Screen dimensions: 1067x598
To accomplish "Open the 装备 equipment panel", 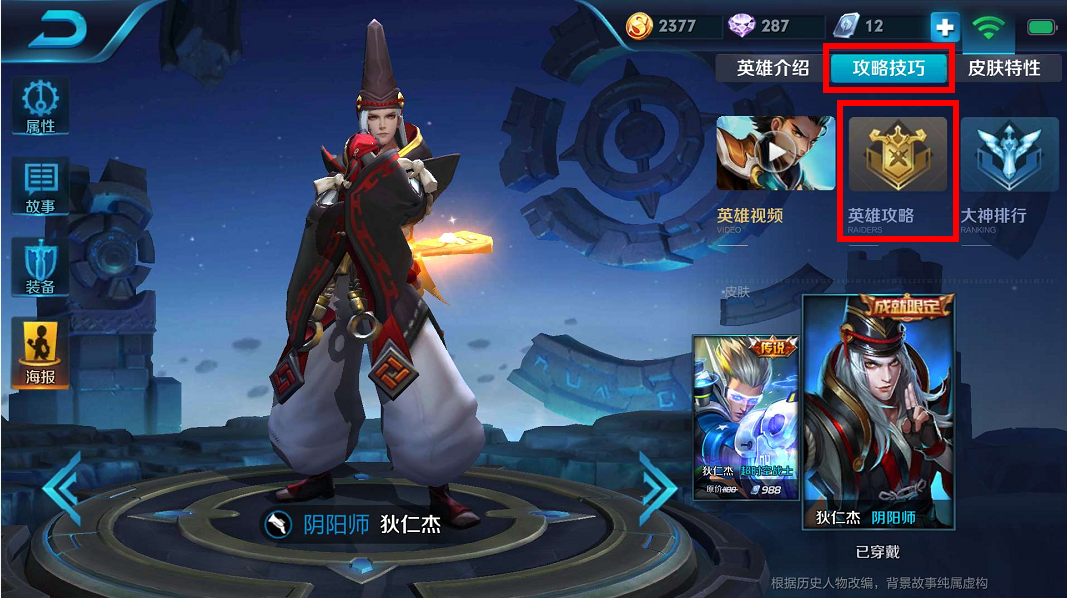I will (40, 267).
